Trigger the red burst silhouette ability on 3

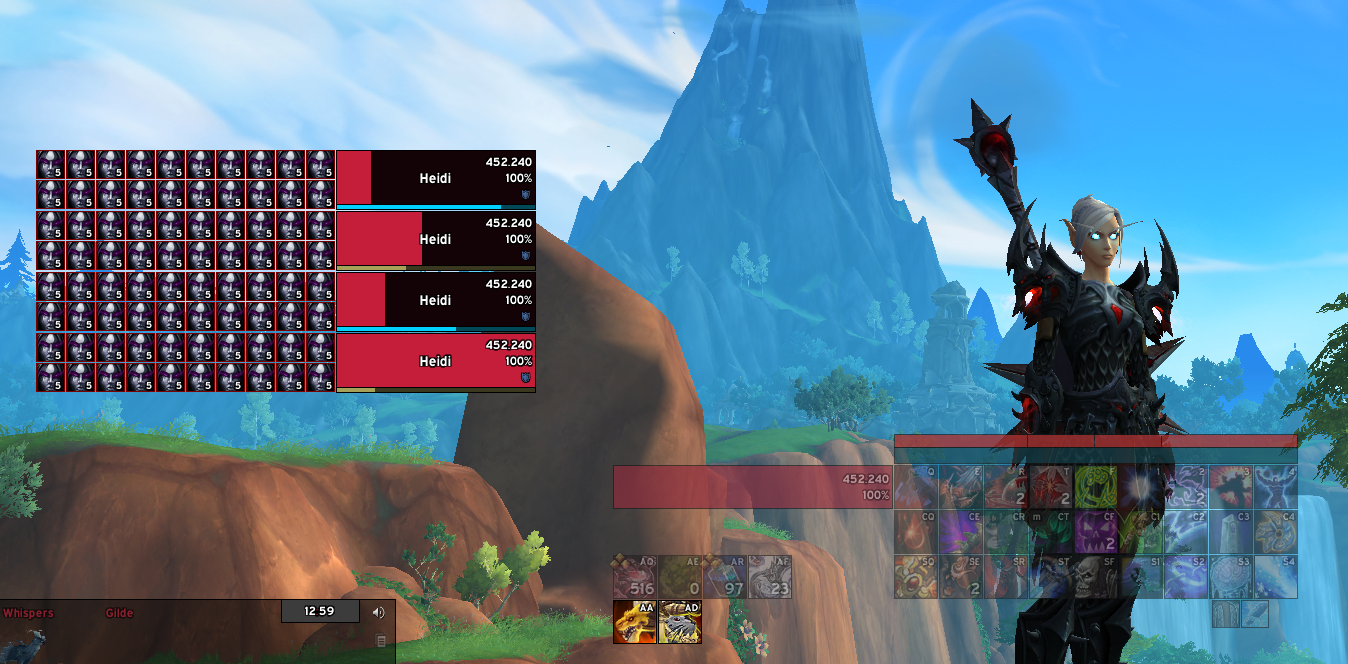[x=1230, y=486]
